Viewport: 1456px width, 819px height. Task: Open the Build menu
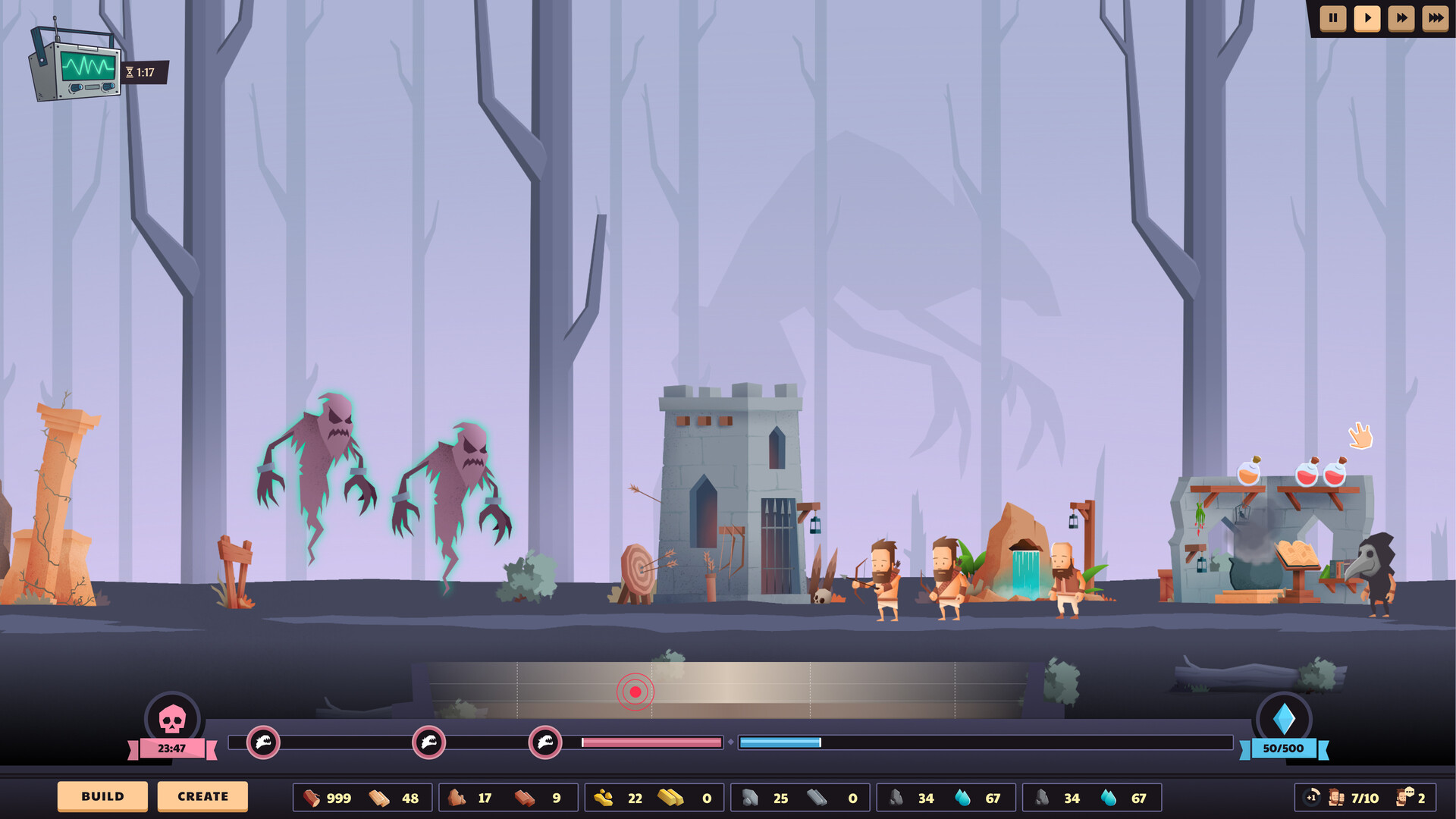(102, 796)
